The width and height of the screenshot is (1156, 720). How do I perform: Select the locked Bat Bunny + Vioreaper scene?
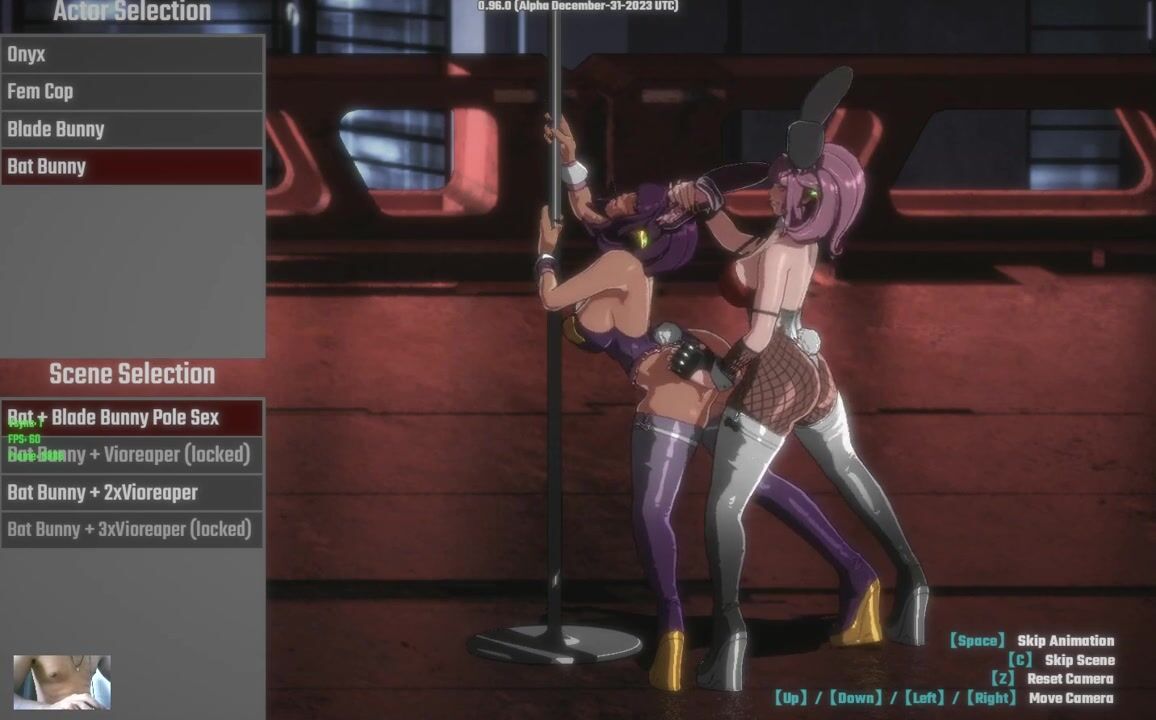coord(131,455)
